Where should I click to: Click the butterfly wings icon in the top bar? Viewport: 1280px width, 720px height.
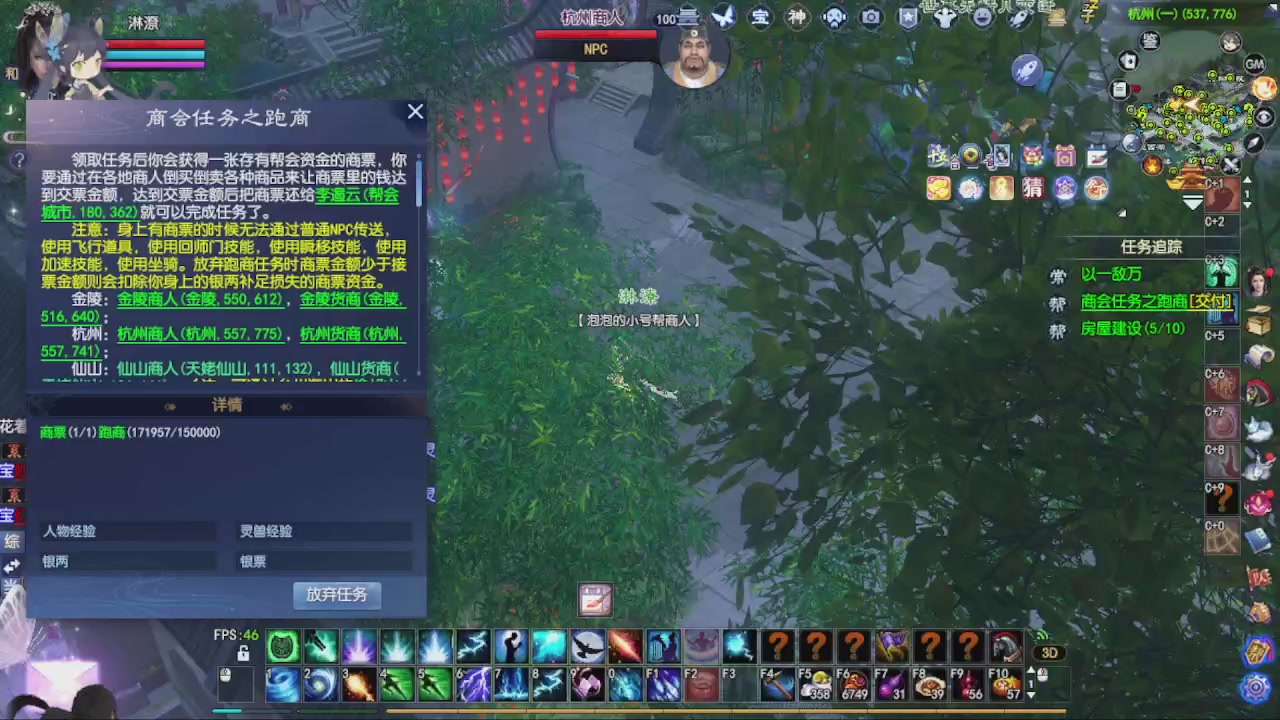(x=723, y=17)
